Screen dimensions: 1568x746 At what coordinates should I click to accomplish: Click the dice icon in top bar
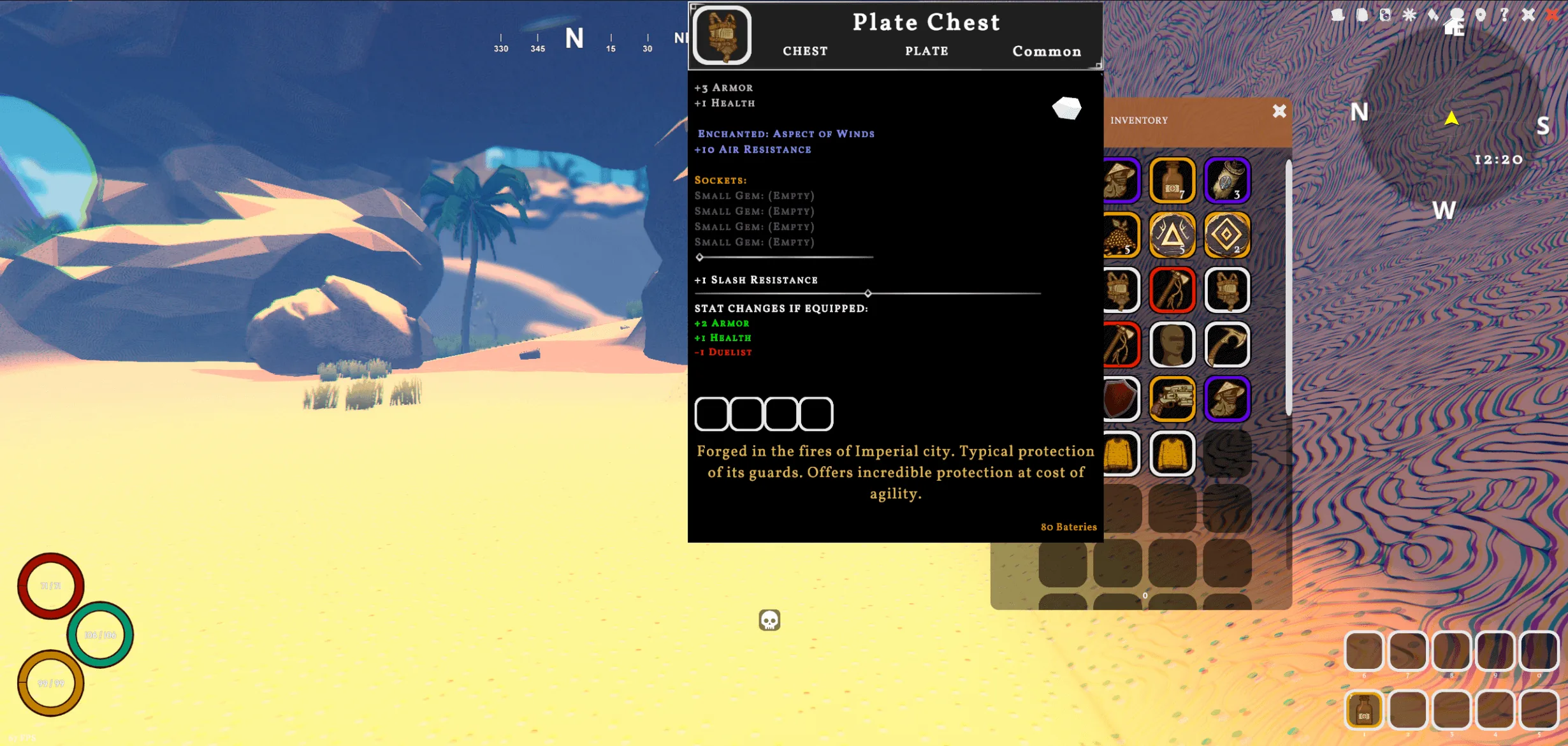tap(1385, 15)
